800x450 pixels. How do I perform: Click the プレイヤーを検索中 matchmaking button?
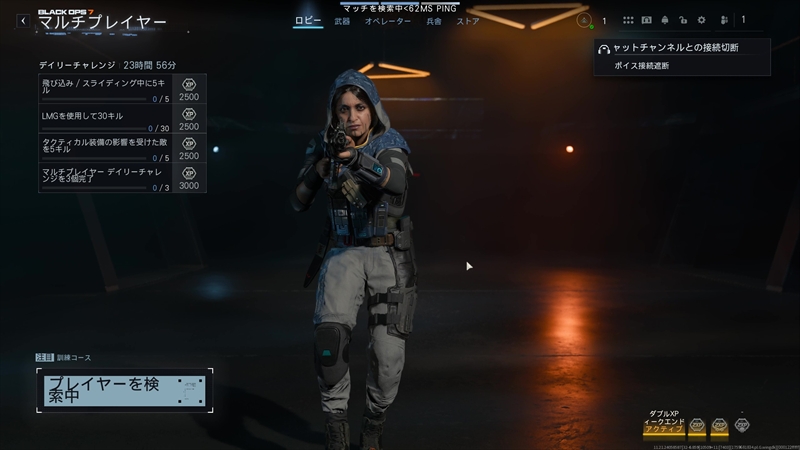pyautogui.click(x=124, y=390)
